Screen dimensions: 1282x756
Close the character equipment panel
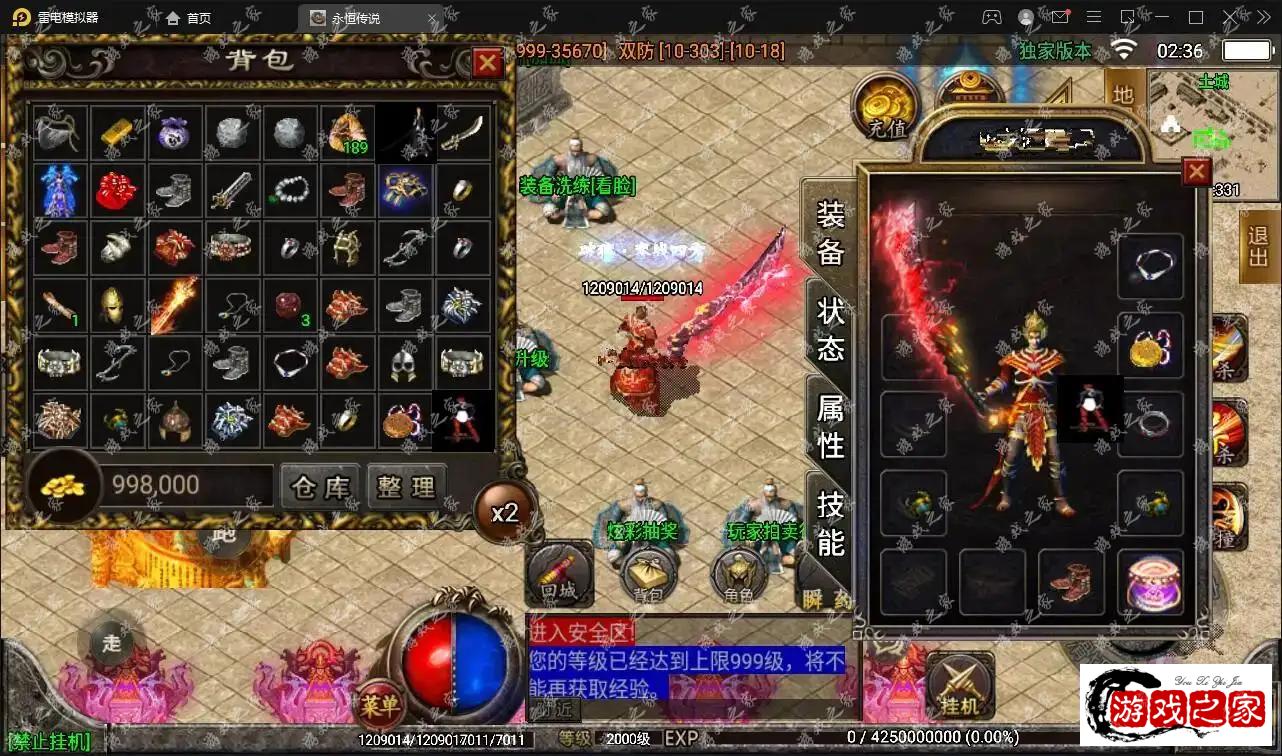[1196, 173]
